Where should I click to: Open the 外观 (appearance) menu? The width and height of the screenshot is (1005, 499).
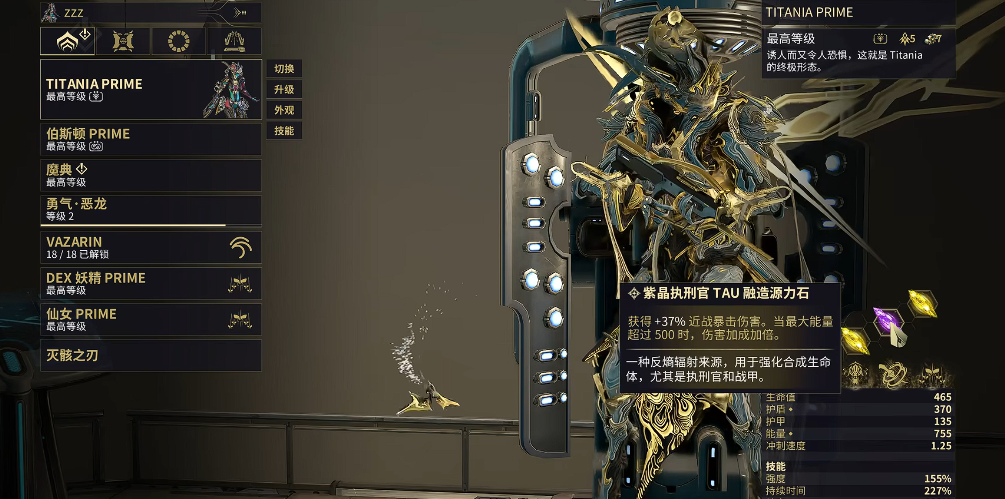[284, 110]
